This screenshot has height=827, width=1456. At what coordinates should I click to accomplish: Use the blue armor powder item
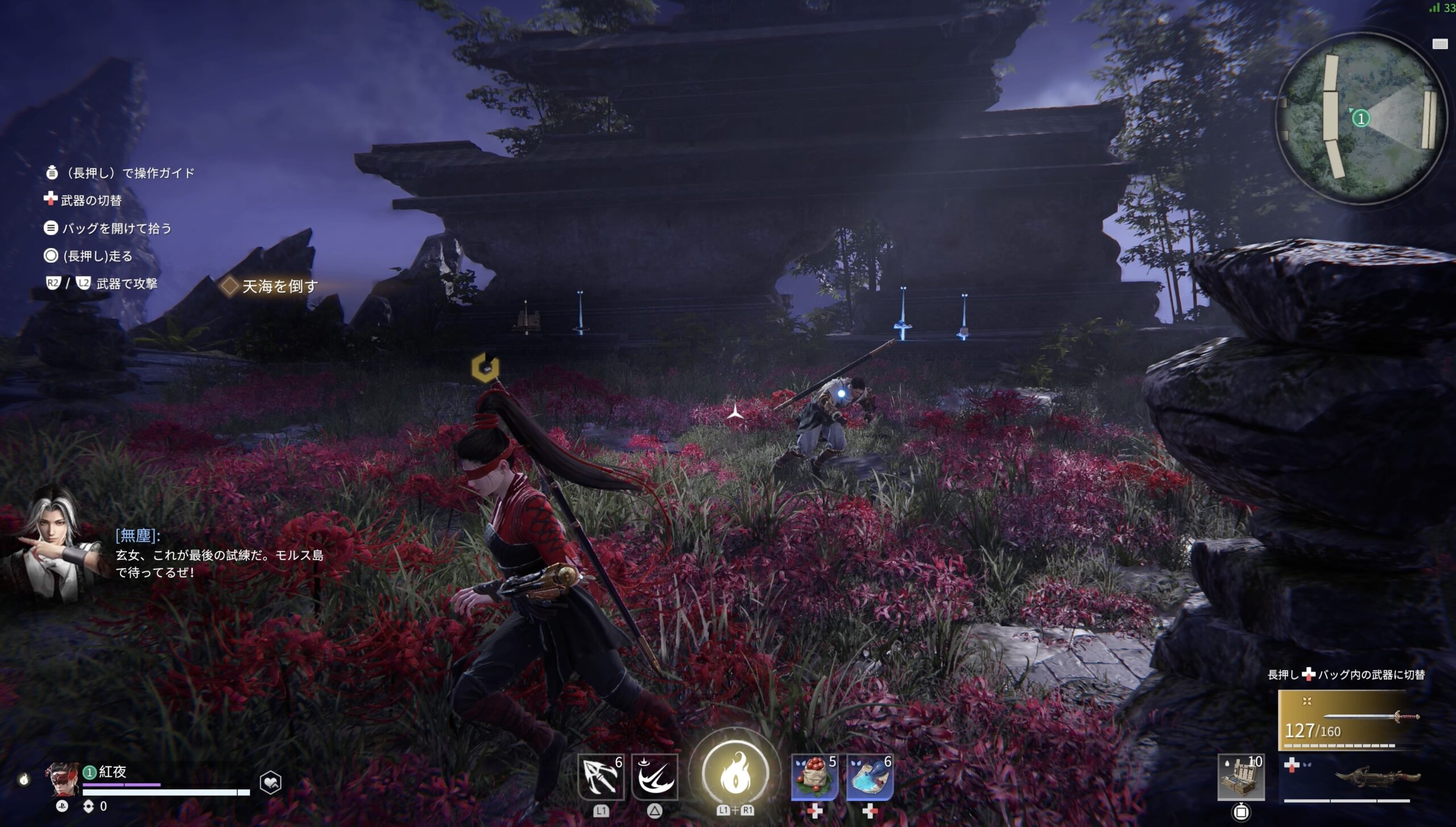point(869,777)
